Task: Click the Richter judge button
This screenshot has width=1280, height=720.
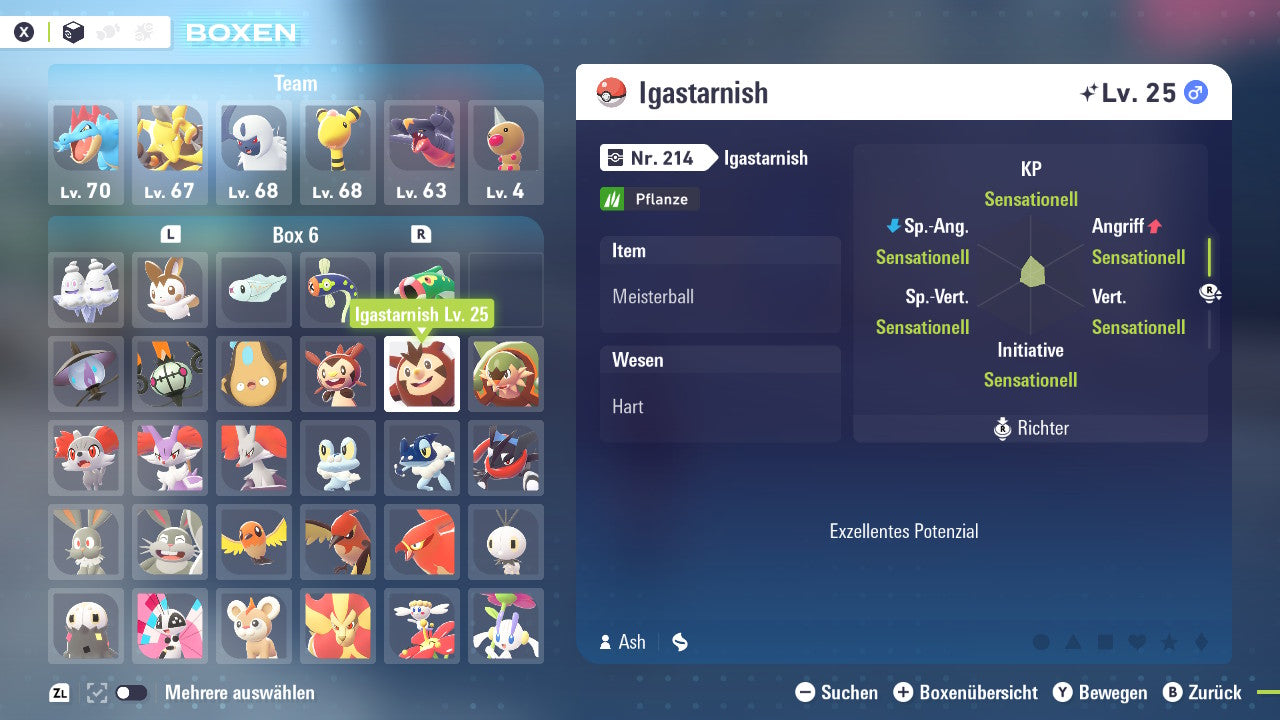Action: pos(1030,428)
